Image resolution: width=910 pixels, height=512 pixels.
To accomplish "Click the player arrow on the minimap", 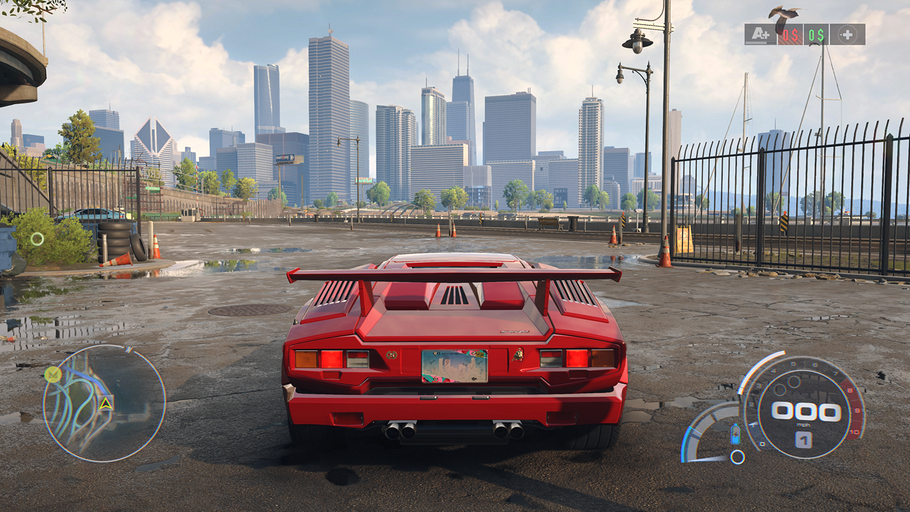I will click(x=105, y=403).
